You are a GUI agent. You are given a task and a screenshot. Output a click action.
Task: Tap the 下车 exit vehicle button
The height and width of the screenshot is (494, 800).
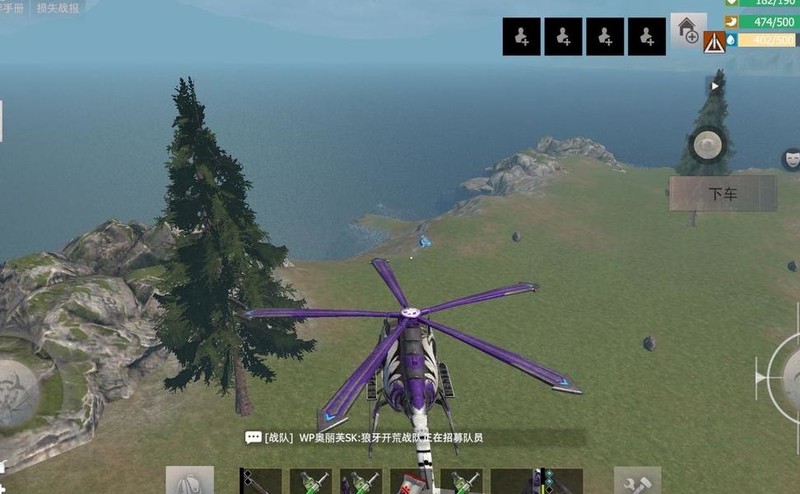coord(722,194)
